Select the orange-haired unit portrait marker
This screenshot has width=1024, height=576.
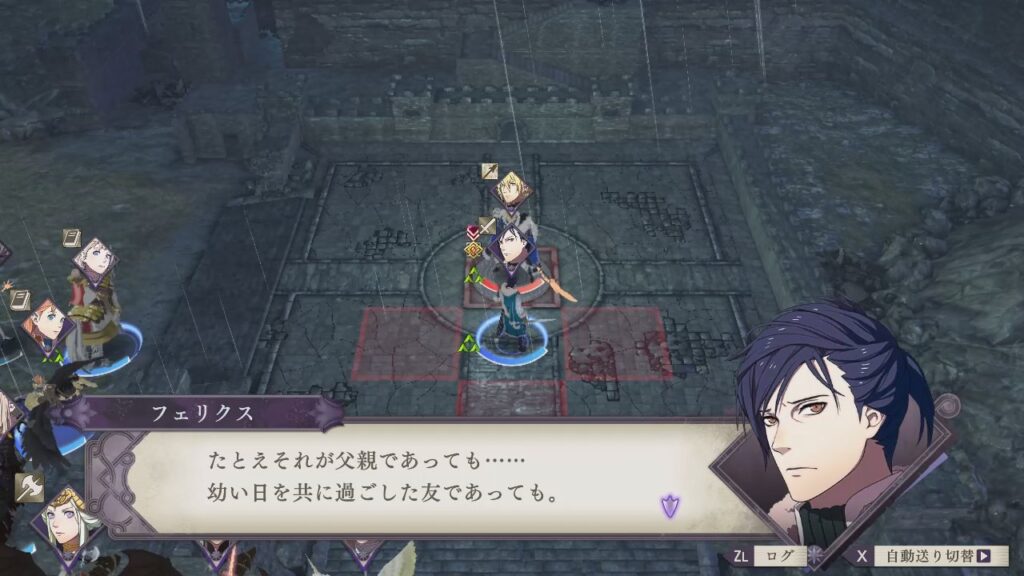pos(47,324)
